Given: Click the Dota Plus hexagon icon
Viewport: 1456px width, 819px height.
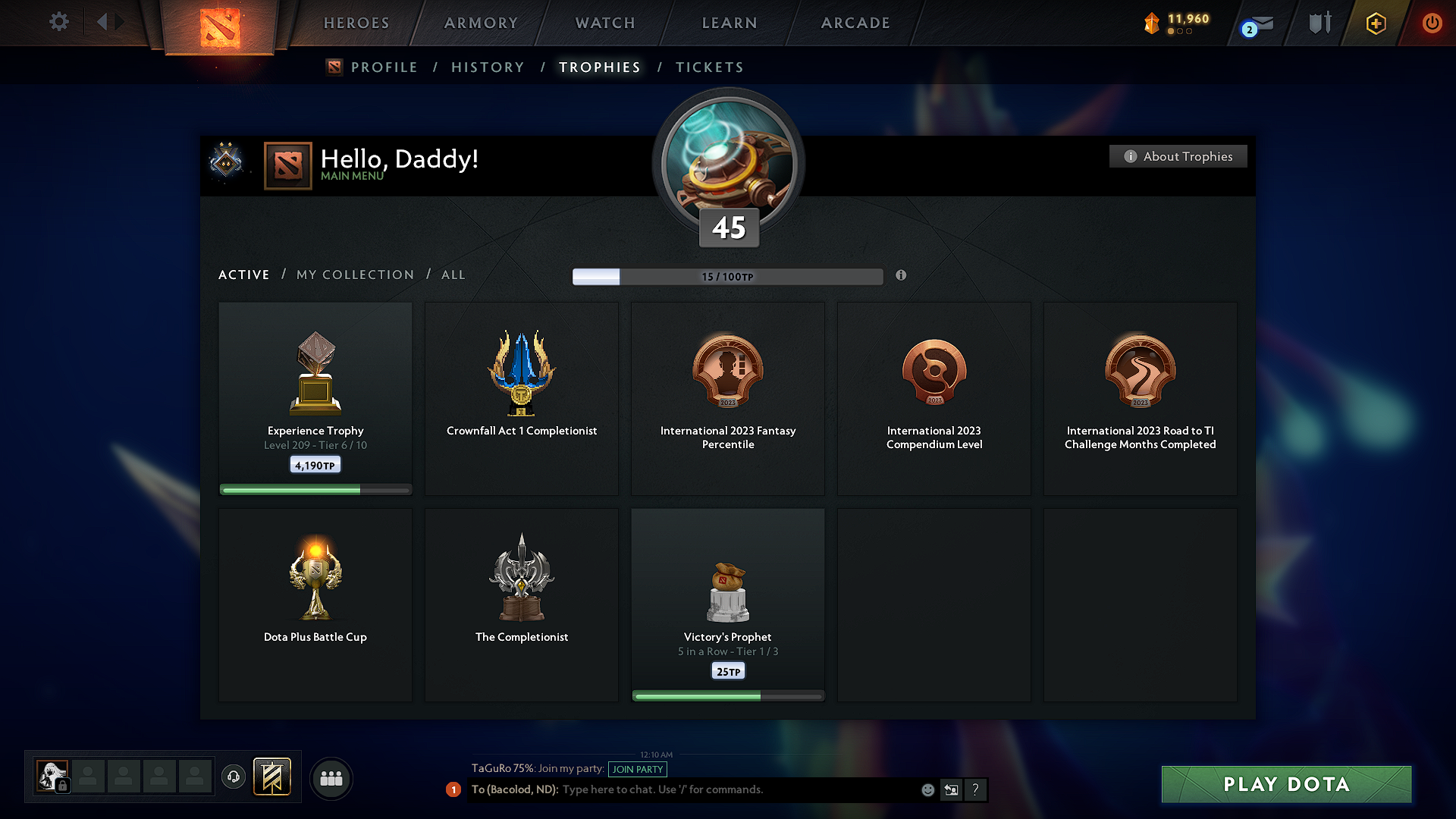Looking at the screenshot, I should point(1375,24).
